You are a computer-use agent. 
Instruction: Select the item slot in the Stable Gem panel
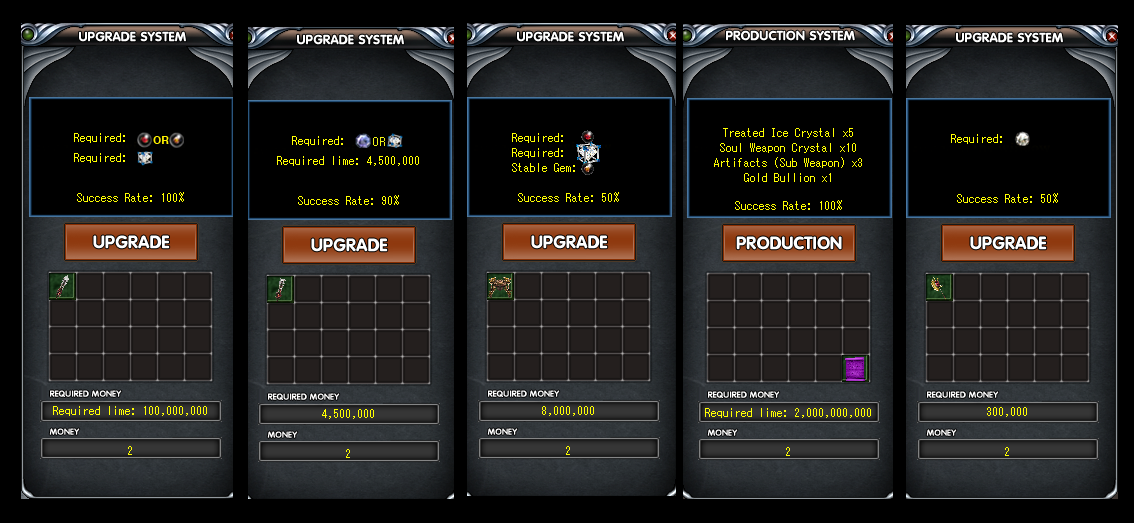(x=500, y=286)
